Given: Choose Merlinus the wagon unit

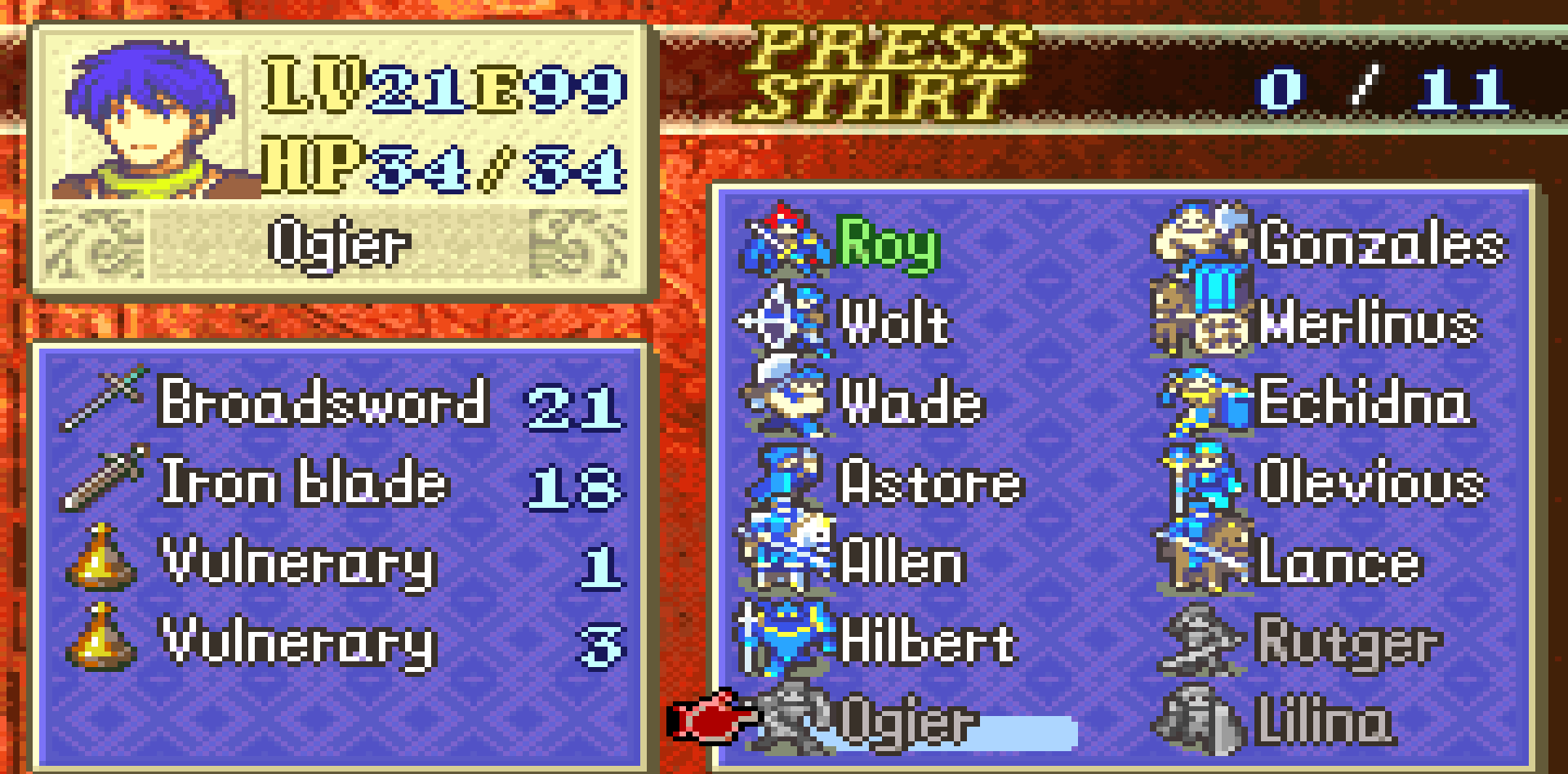Looking at the screenshot, I should pos(1368,322).
